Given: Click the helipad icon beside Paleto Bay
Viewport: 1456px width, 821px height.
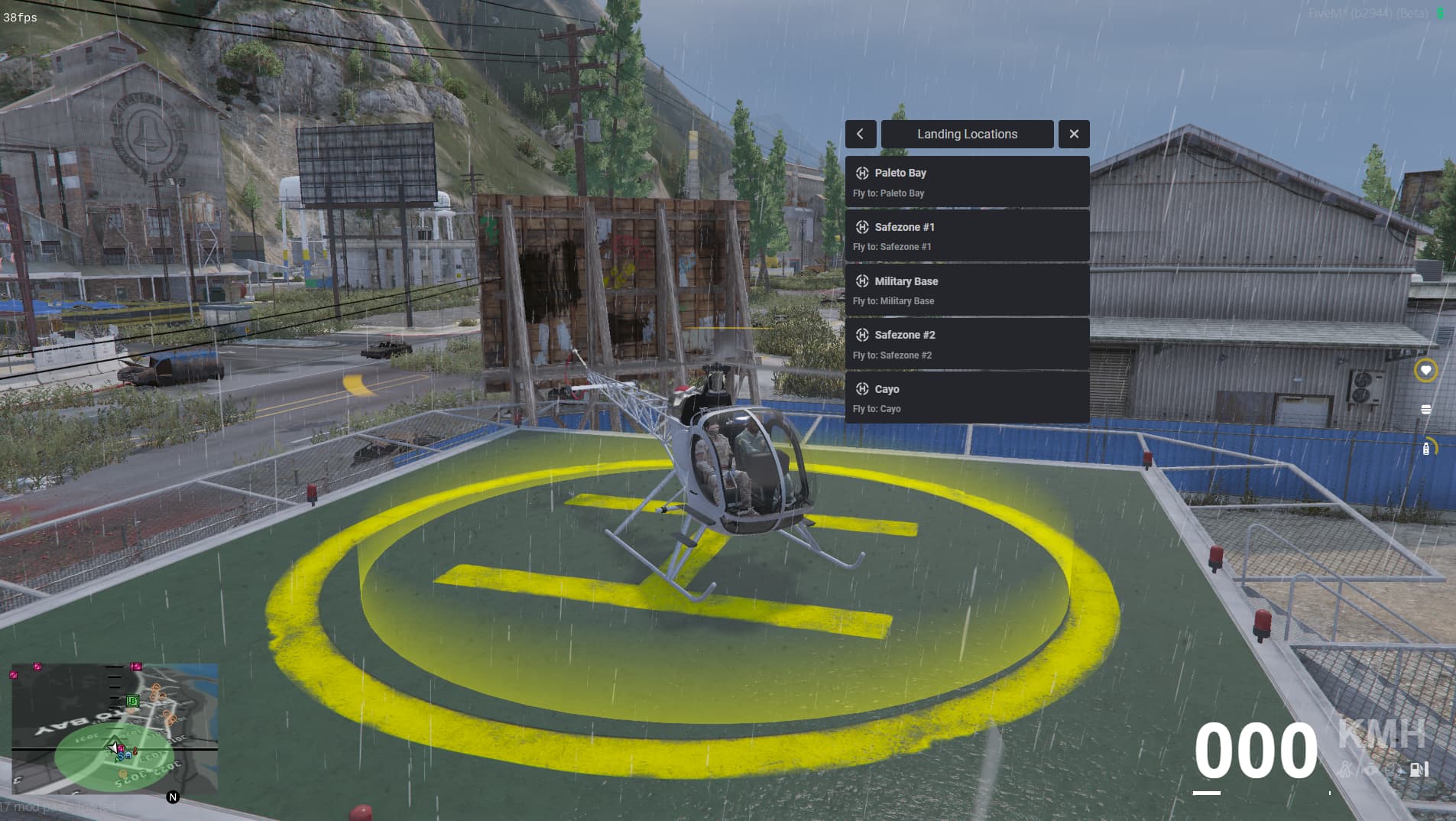Looking at the screenshot, I should pyautogui.click(x=862, y=173).
